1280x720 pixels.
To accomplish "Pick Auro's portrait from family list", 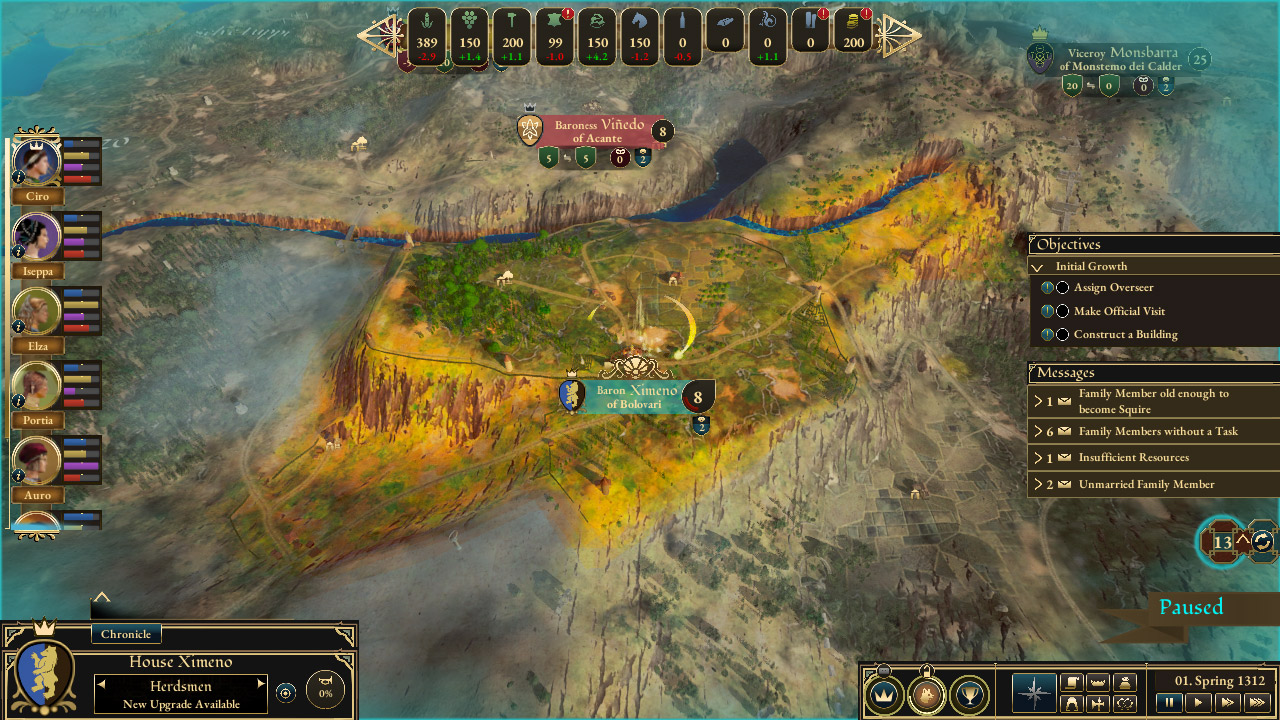I will (x=38, y=461).
